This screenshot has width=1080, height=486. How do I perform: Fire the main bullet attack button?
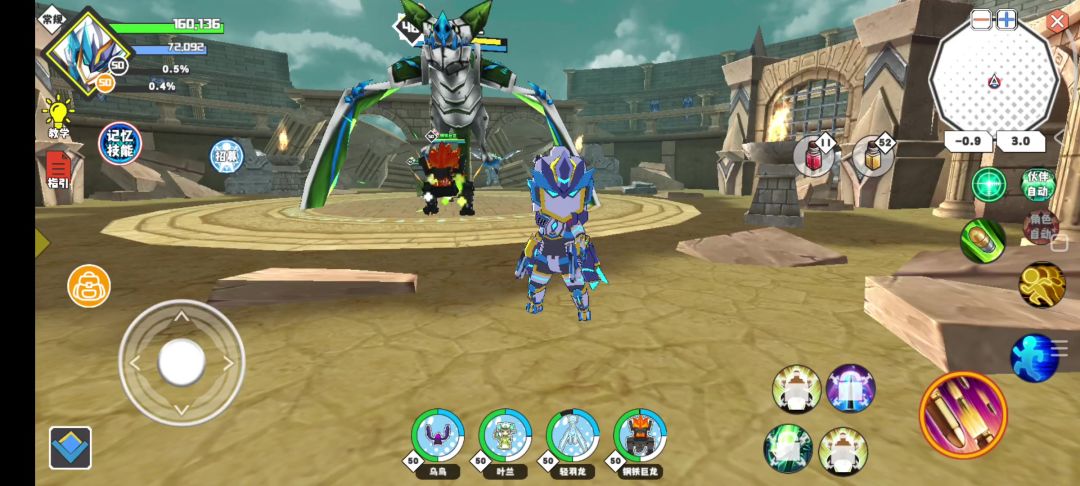pos(963,415)
